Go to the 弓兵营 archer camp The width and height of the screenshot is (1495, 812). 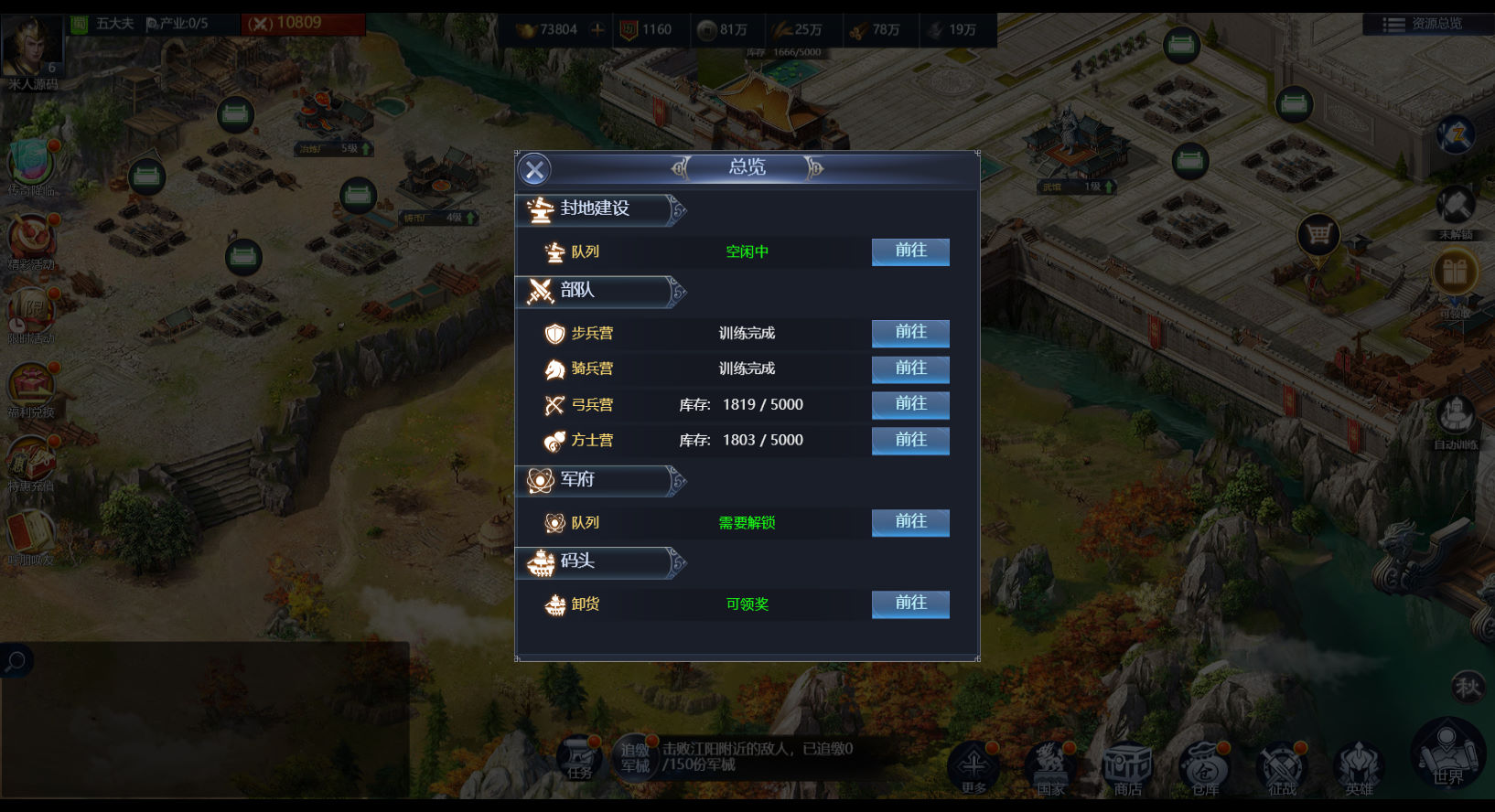click(910, 404)
